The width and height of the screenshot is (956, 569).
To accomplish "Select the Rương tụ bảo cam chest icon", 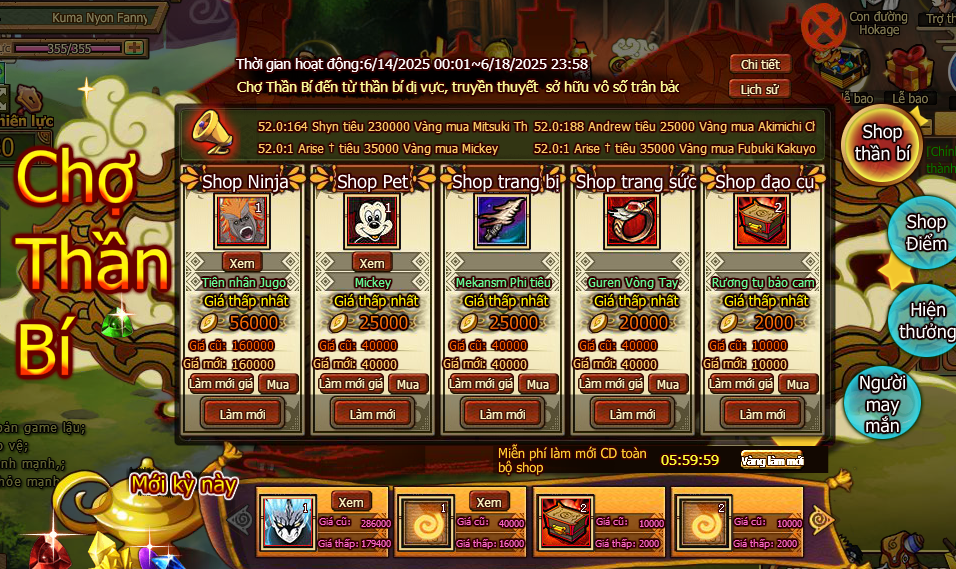I will pyautogui.click(x=762, y=221).
